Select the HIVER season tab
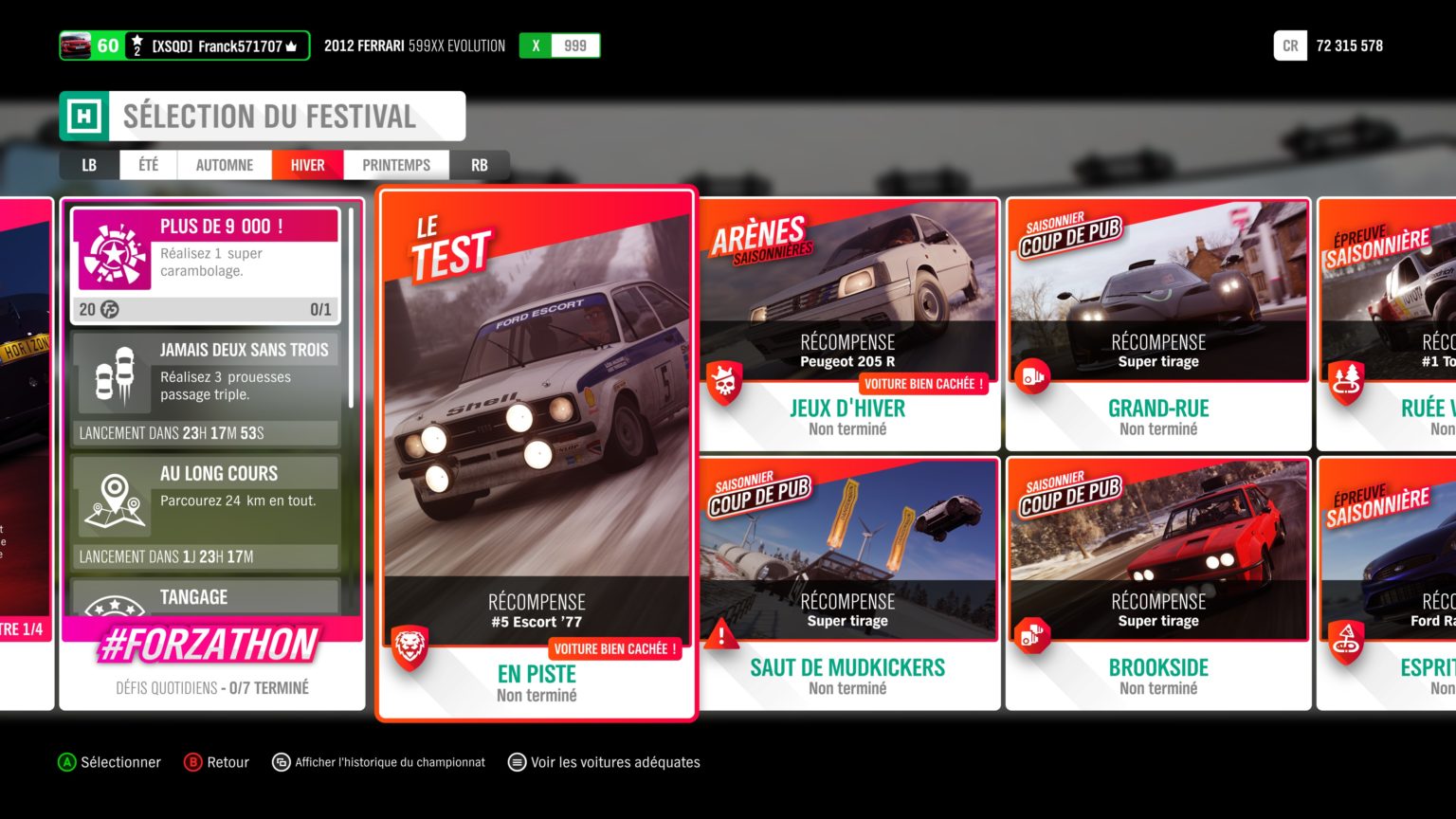Screen dimensions: 1456x819 point(307,165)
